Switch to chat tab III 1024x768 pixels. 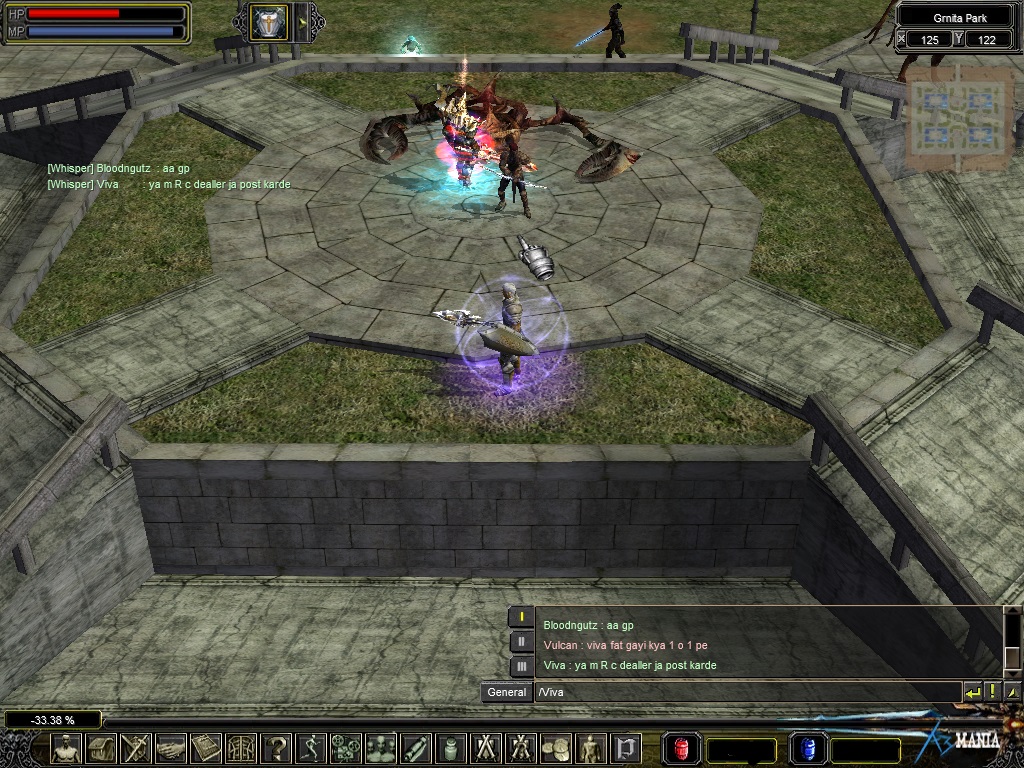(521, 666)
